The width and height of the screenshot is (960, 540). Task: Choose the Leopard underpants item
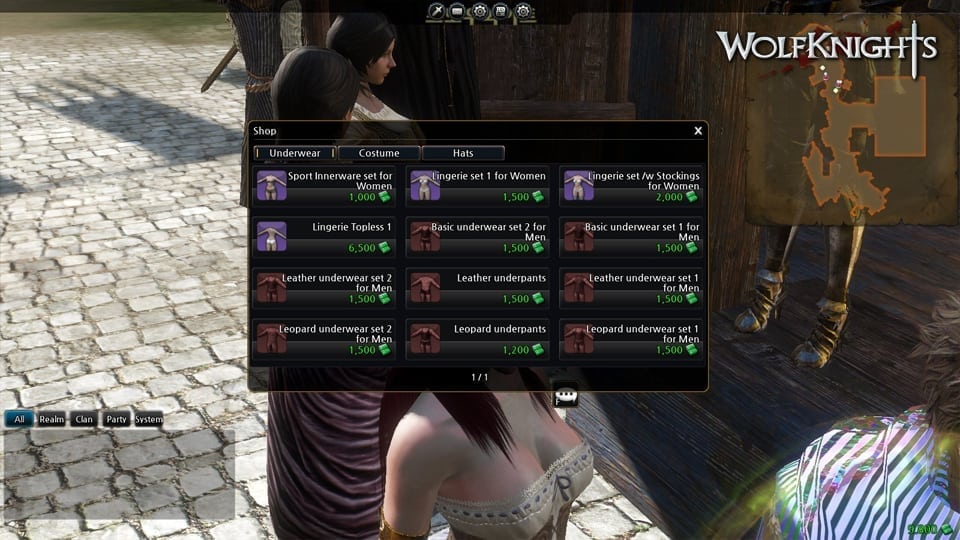478,339
